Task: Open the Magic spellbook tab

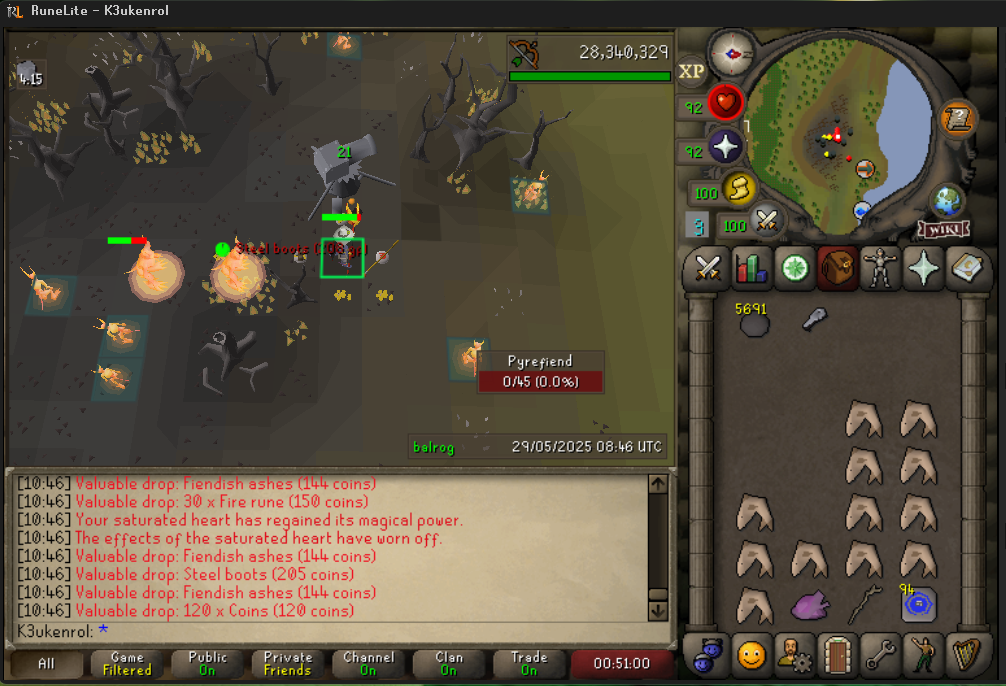Action: 966,268
